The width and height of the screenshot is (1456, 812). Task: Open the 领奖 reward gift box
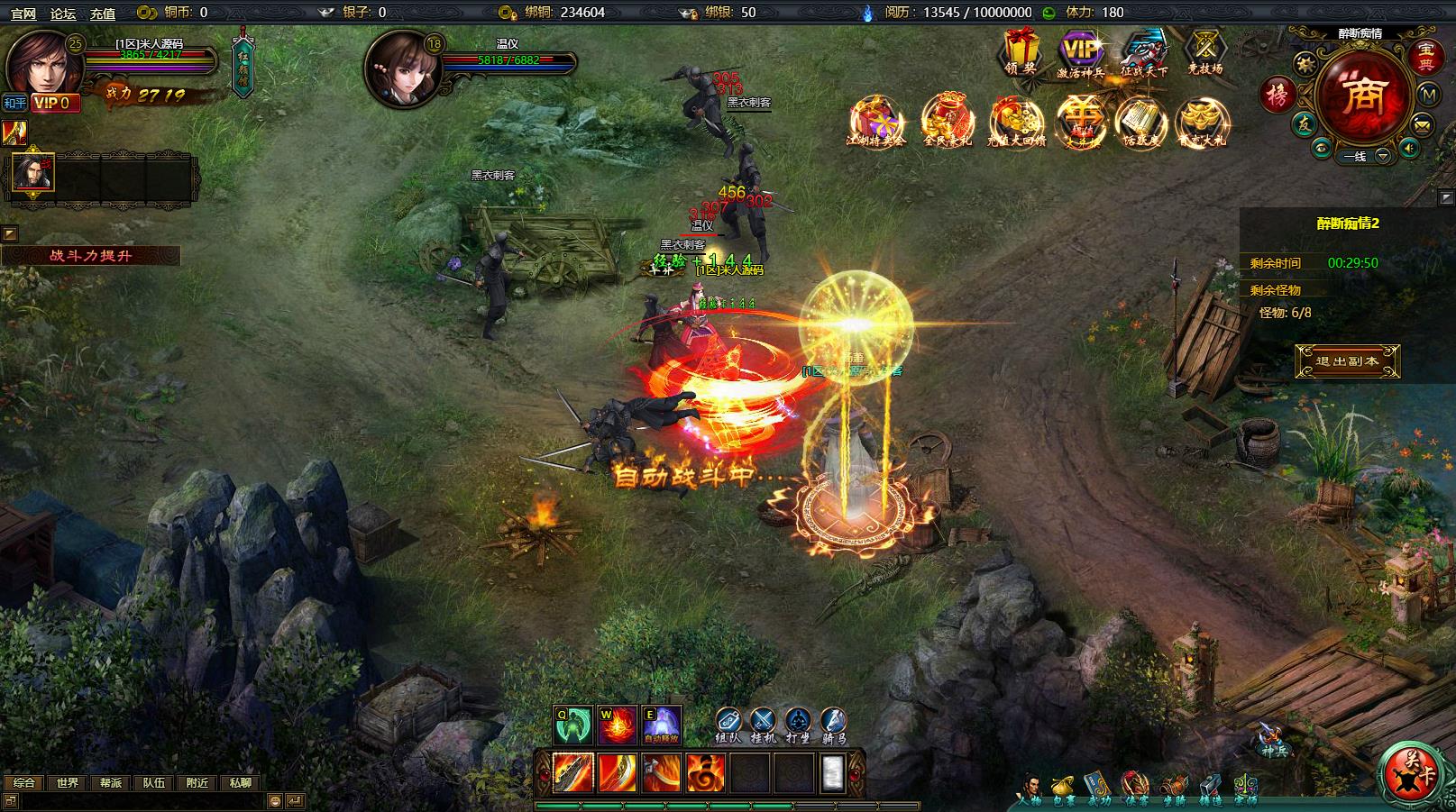pyautogui.click(x=1021, y=50)
